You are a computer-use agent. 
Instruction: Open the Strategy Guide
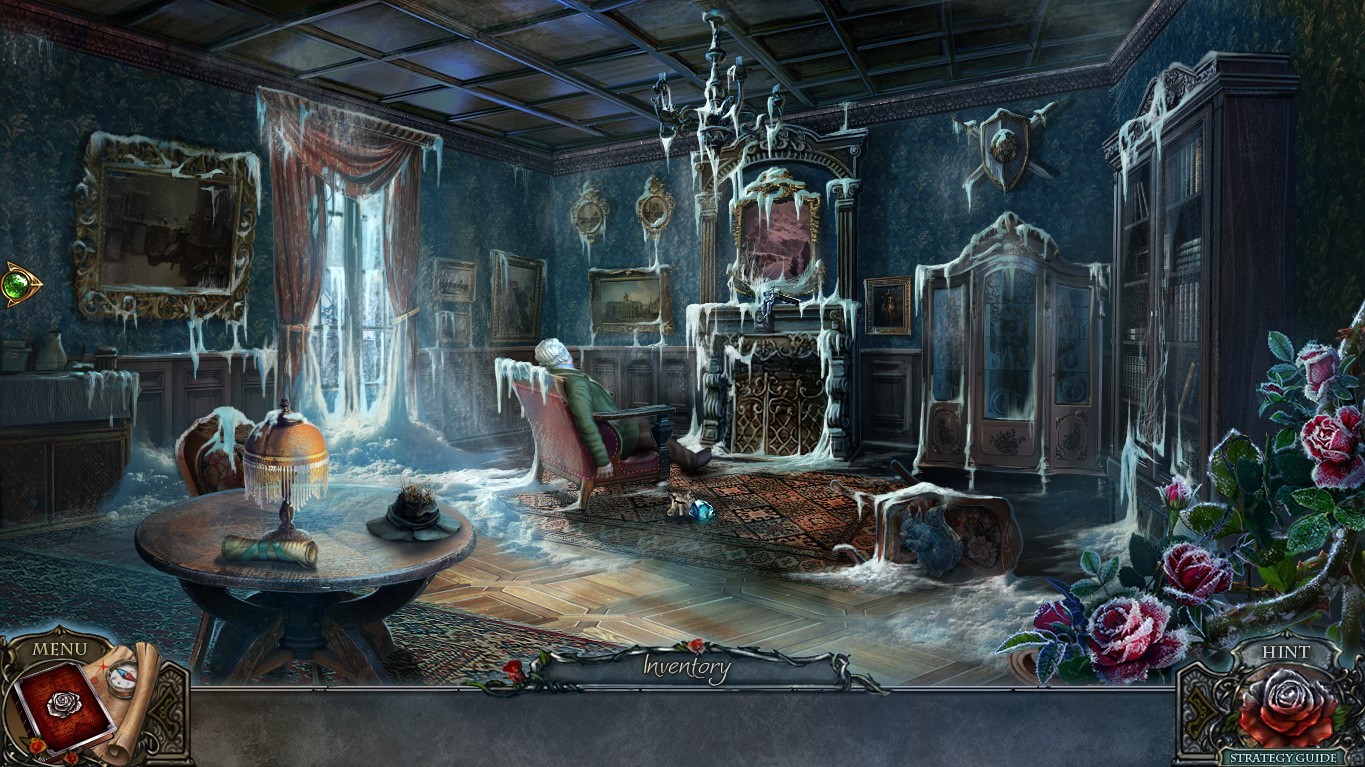point(1284,755)
